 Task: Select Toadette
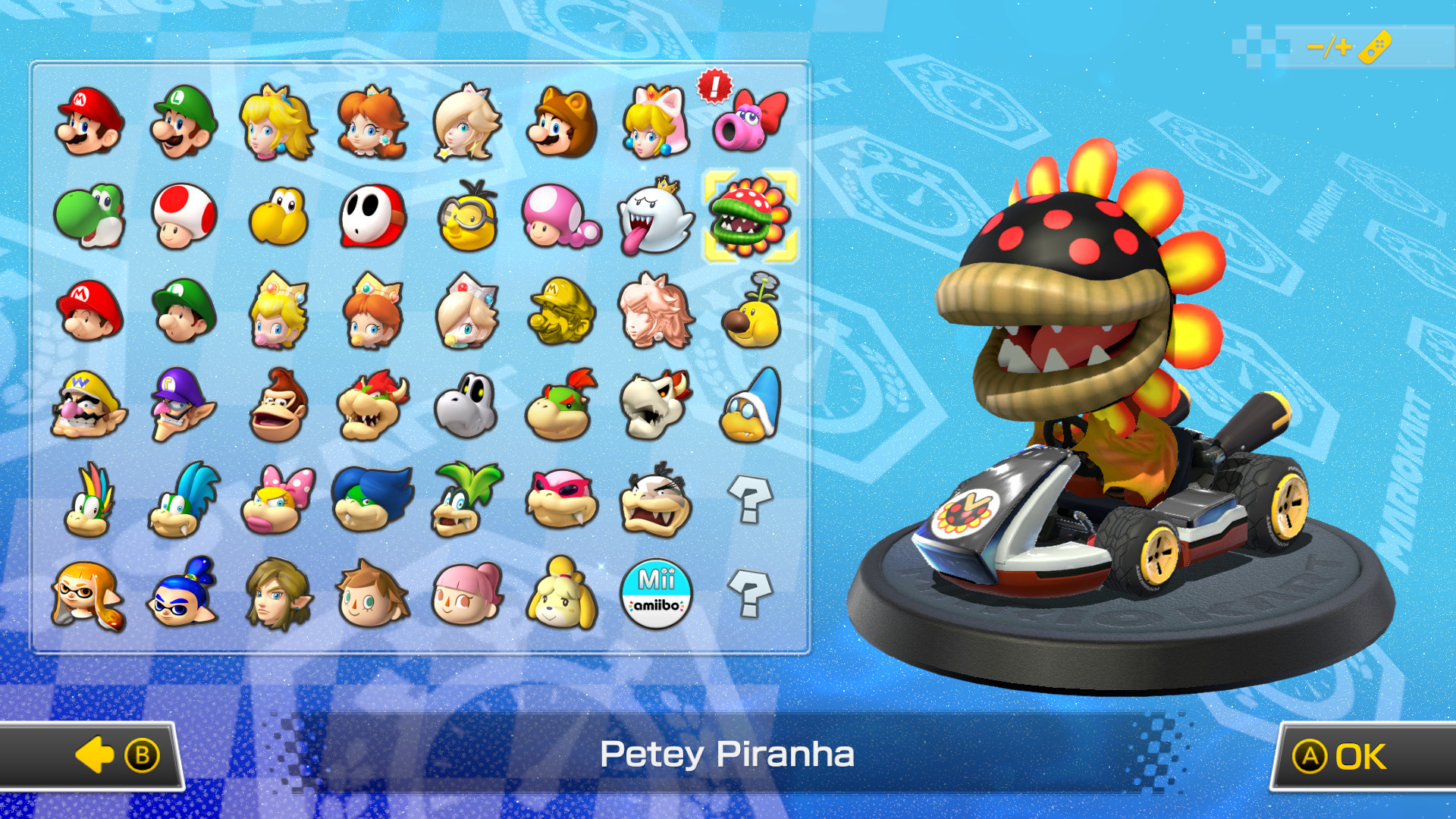(x=561, y=218)
